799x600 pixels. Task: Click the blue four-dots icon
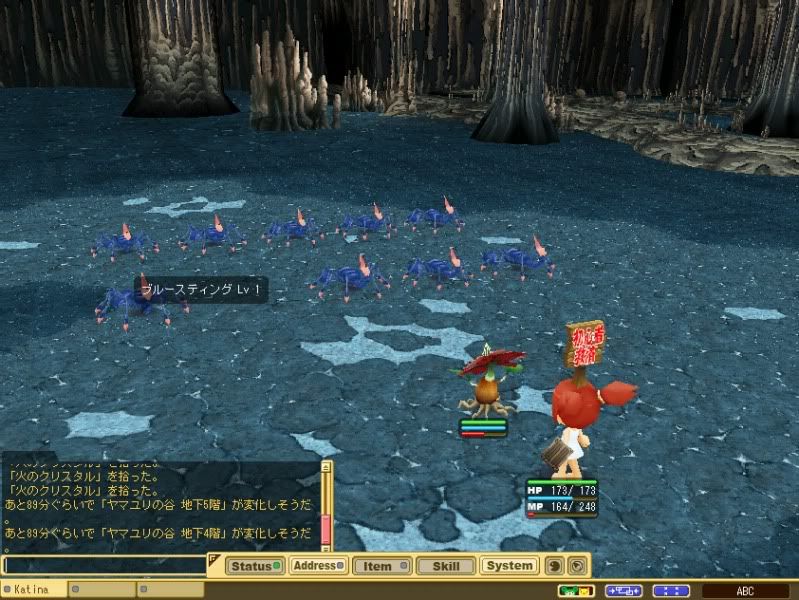pyautogui.click(x=671, y=591)
